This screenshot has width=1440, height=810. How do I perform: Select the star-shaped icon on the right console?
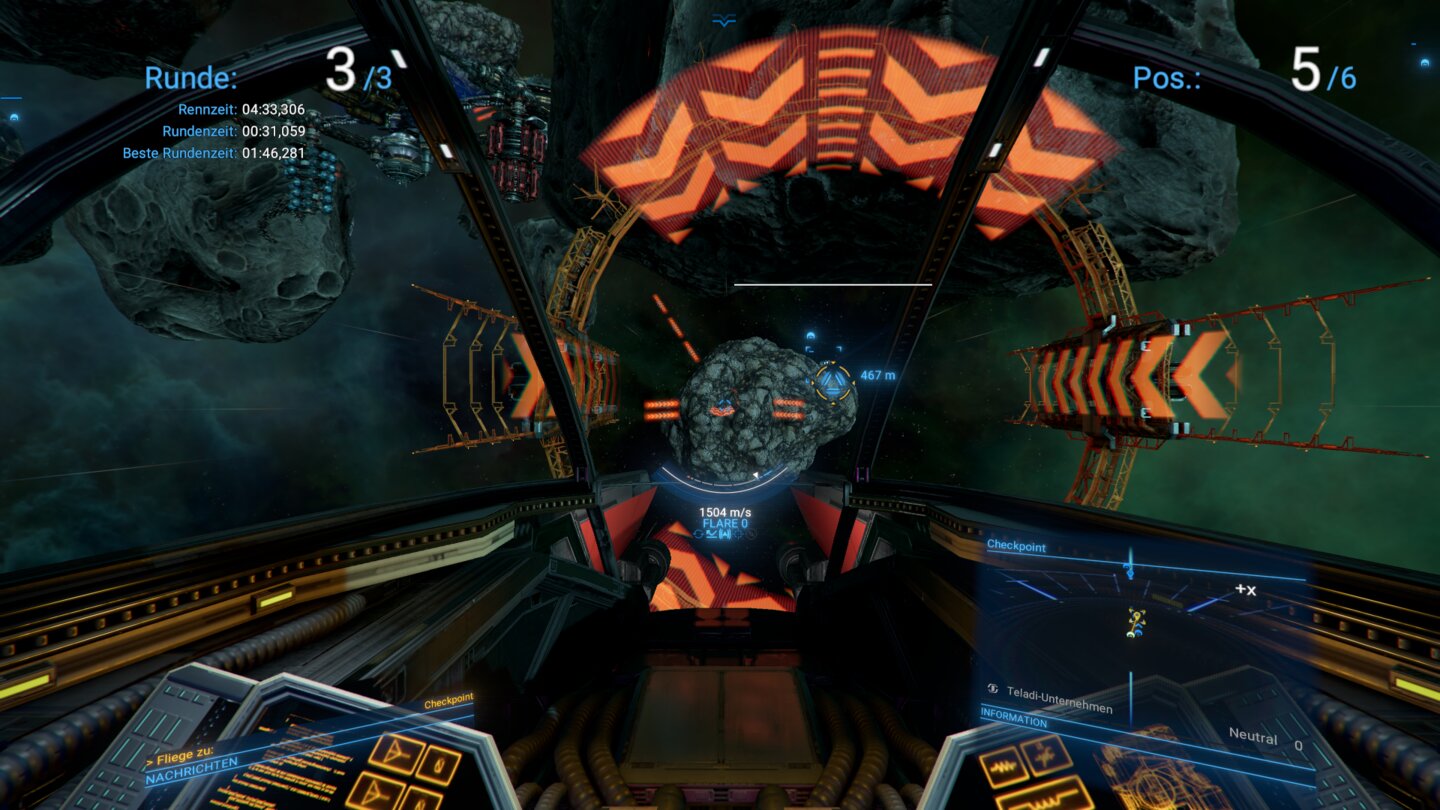[x=1046, y=756]
